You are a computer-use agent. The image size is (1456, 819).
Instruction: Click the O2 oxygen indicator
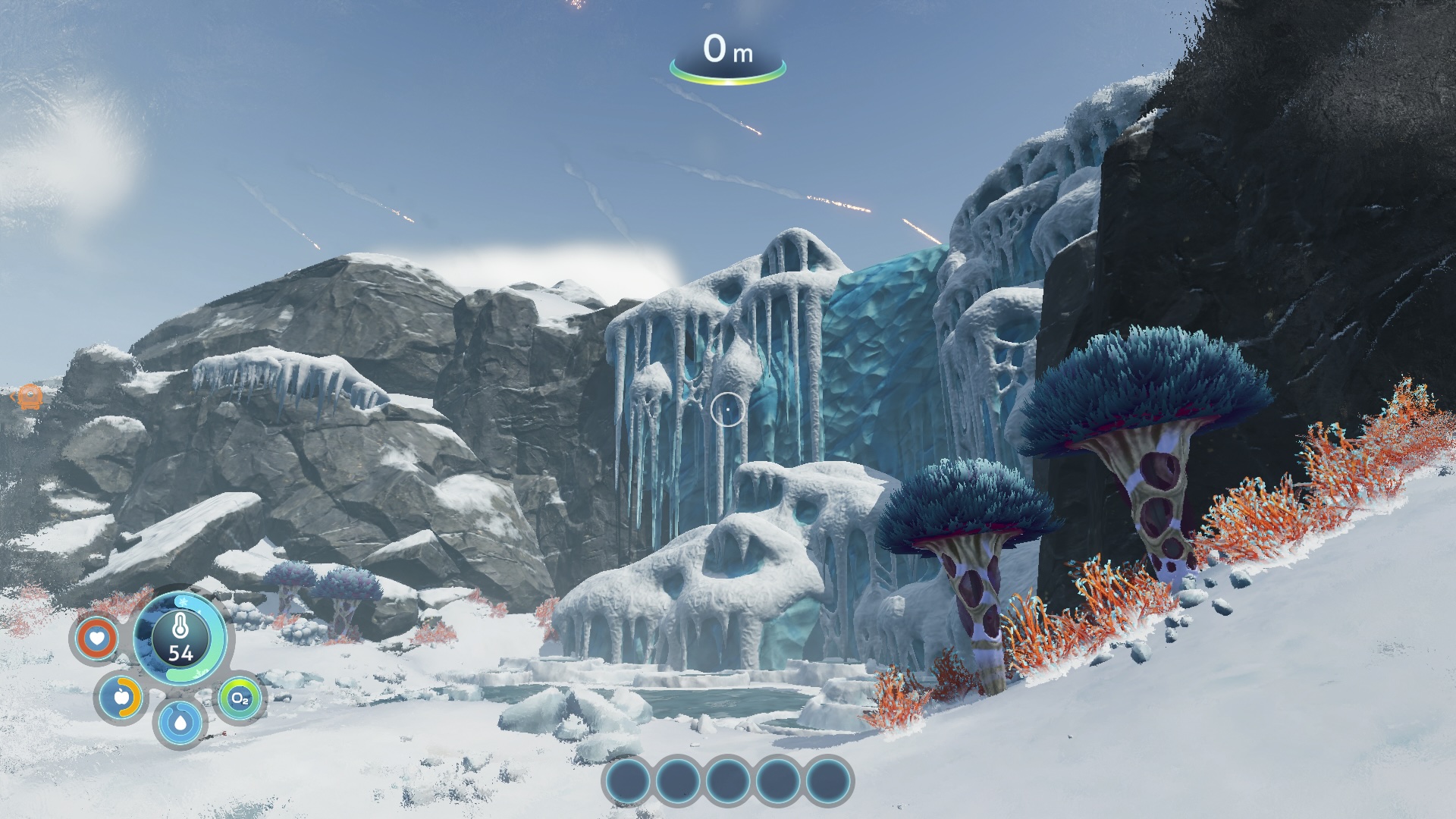tap(240, 698)
